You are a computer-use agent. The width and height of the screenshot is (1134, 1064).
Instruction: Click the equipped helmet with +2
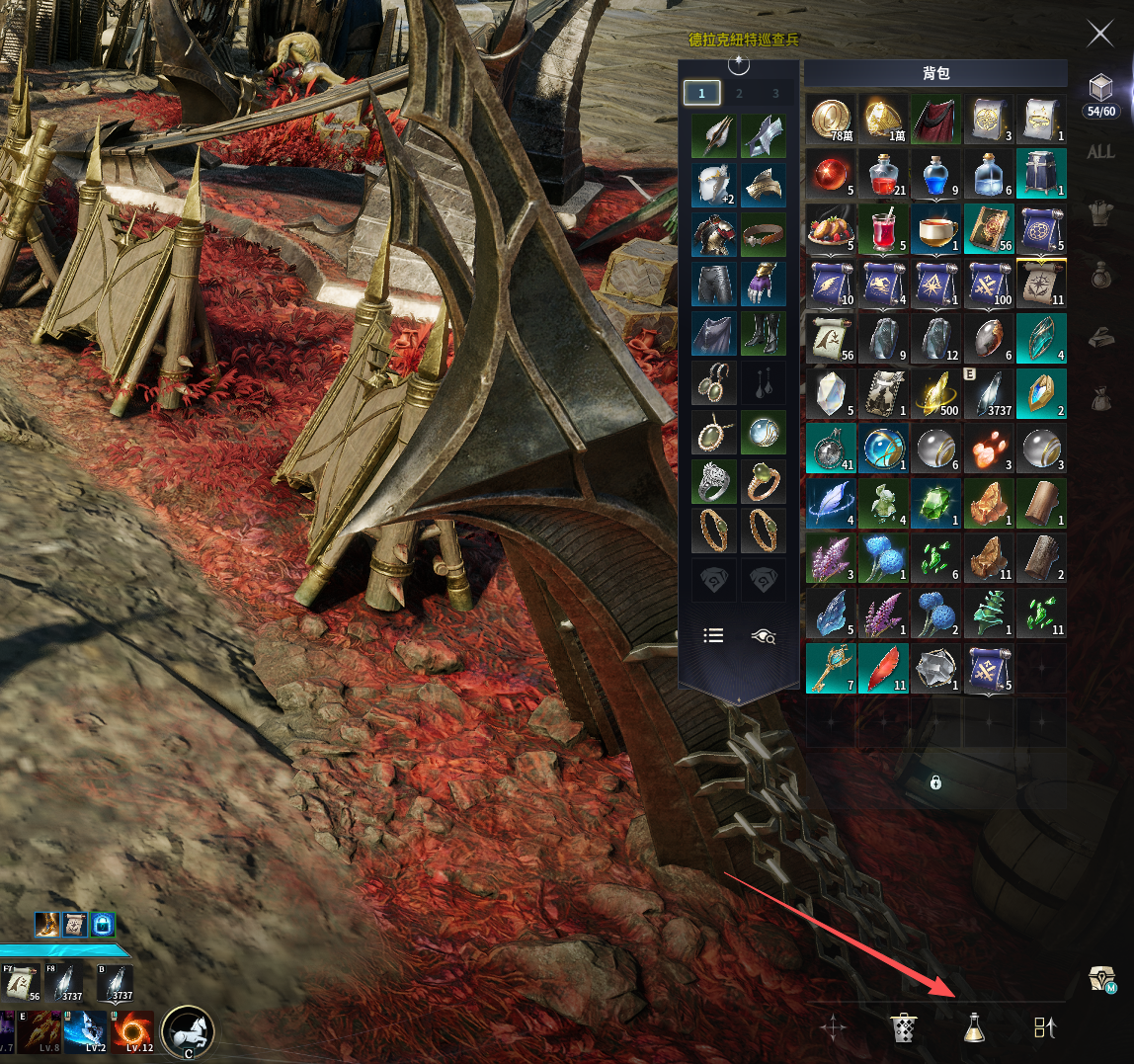click(714, 185)
